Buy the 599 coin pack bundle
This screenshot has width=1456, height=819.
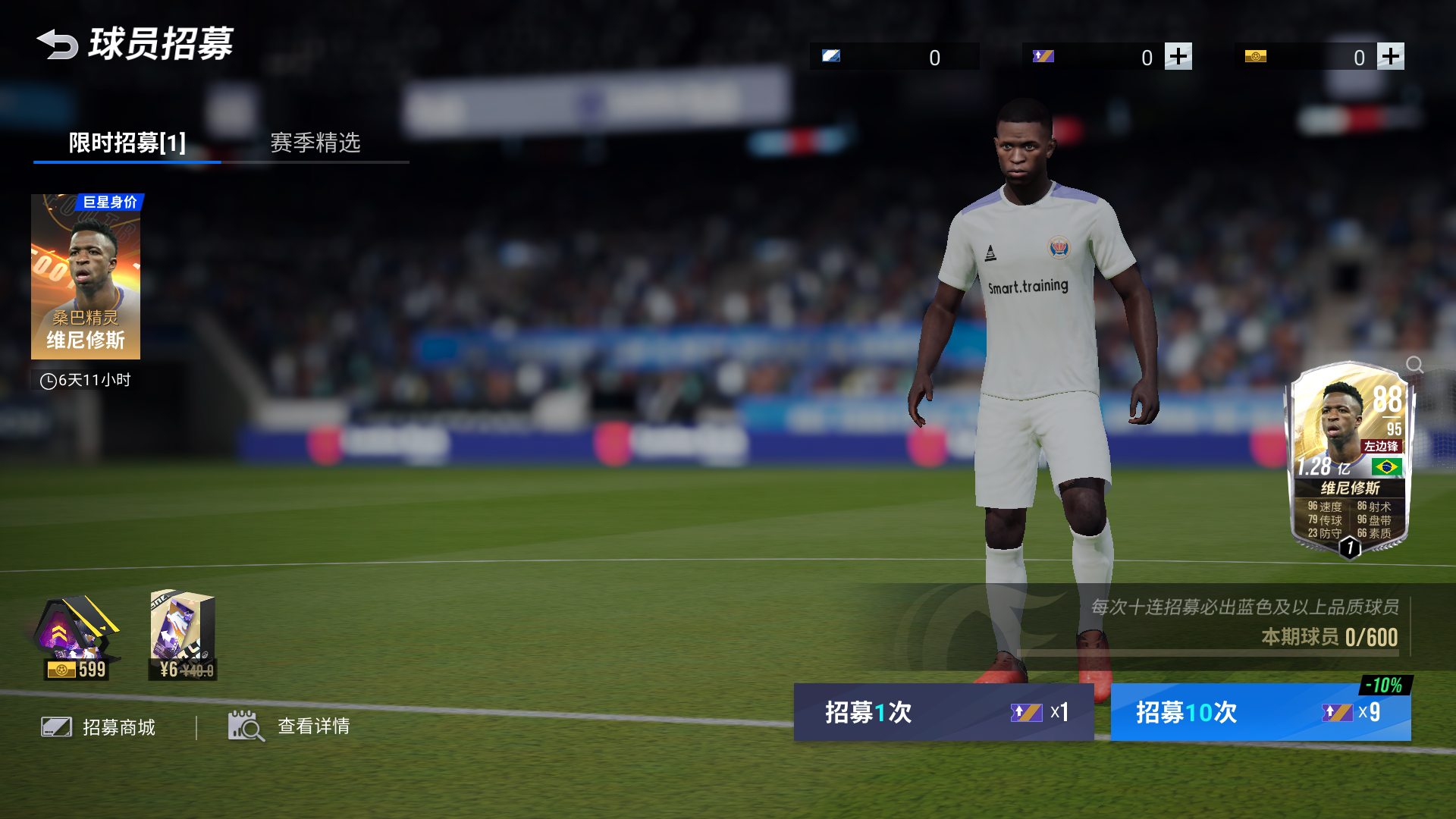pos(76,637)
